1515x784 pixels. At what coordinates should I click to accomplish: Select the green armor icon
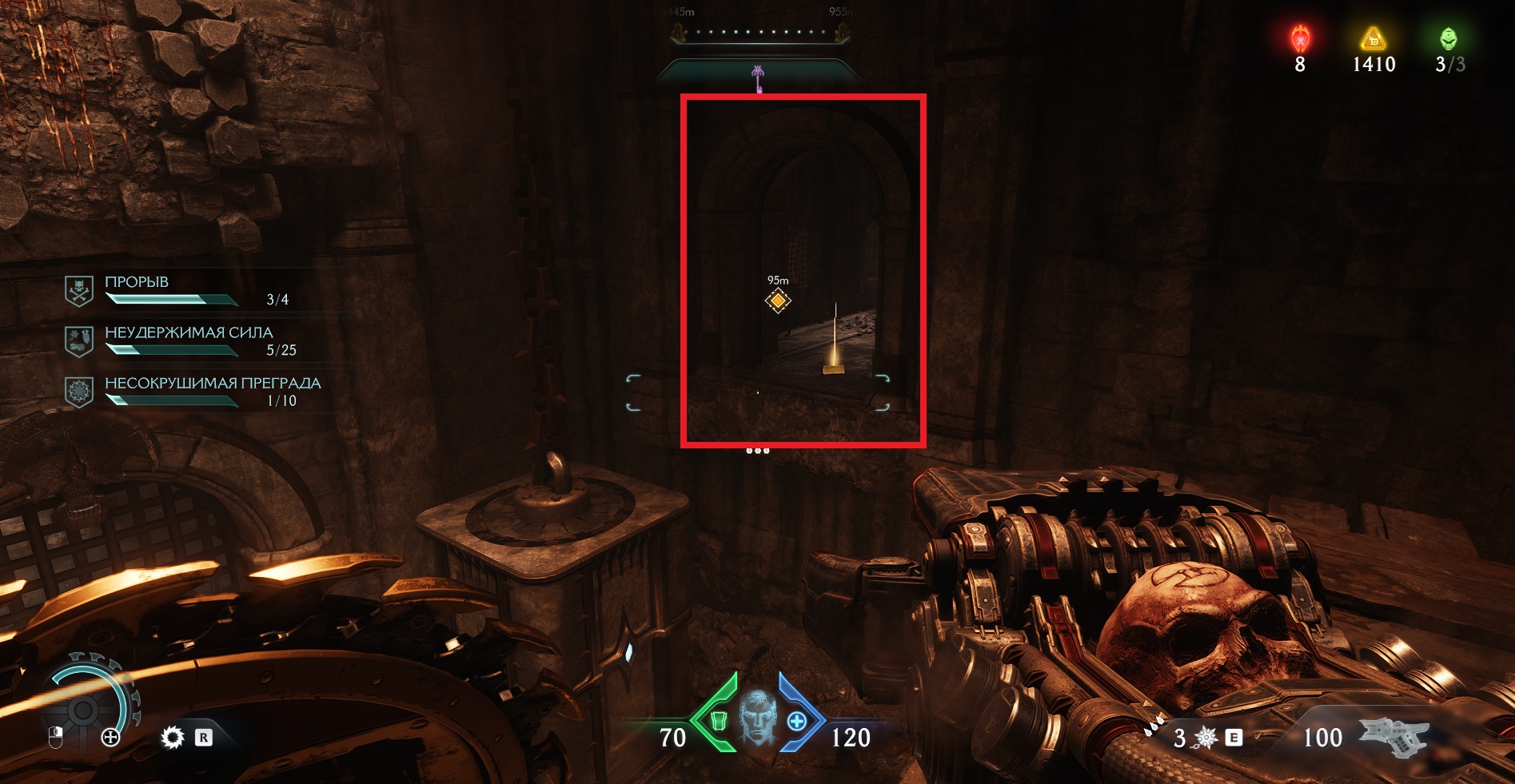point(719,722)
